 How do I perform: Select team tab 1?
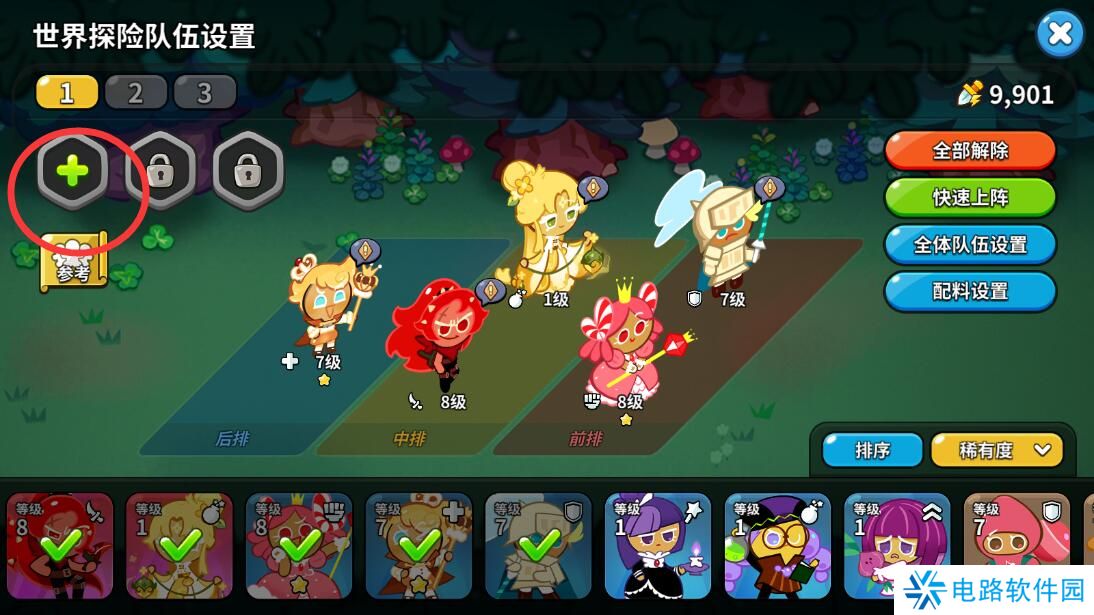point(67,93)
